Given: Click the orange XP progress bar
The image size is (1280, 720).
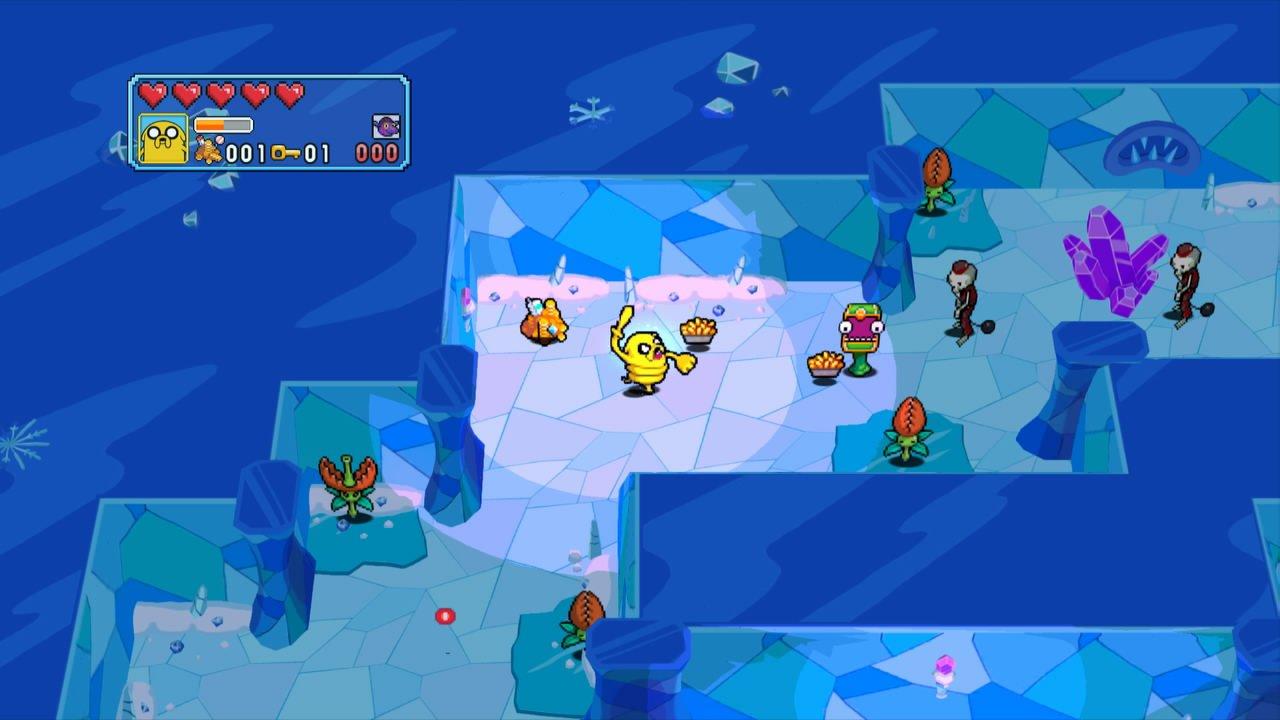Looking at the screenshot, I should 222,124.
